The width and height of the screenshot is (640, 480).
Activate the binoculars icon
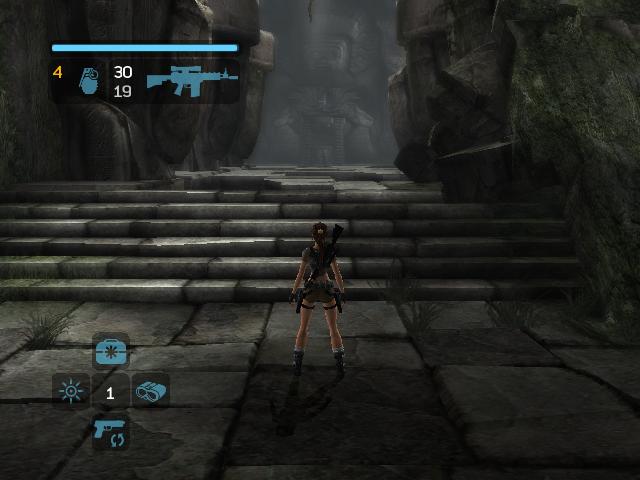click(x=150, y=392)
